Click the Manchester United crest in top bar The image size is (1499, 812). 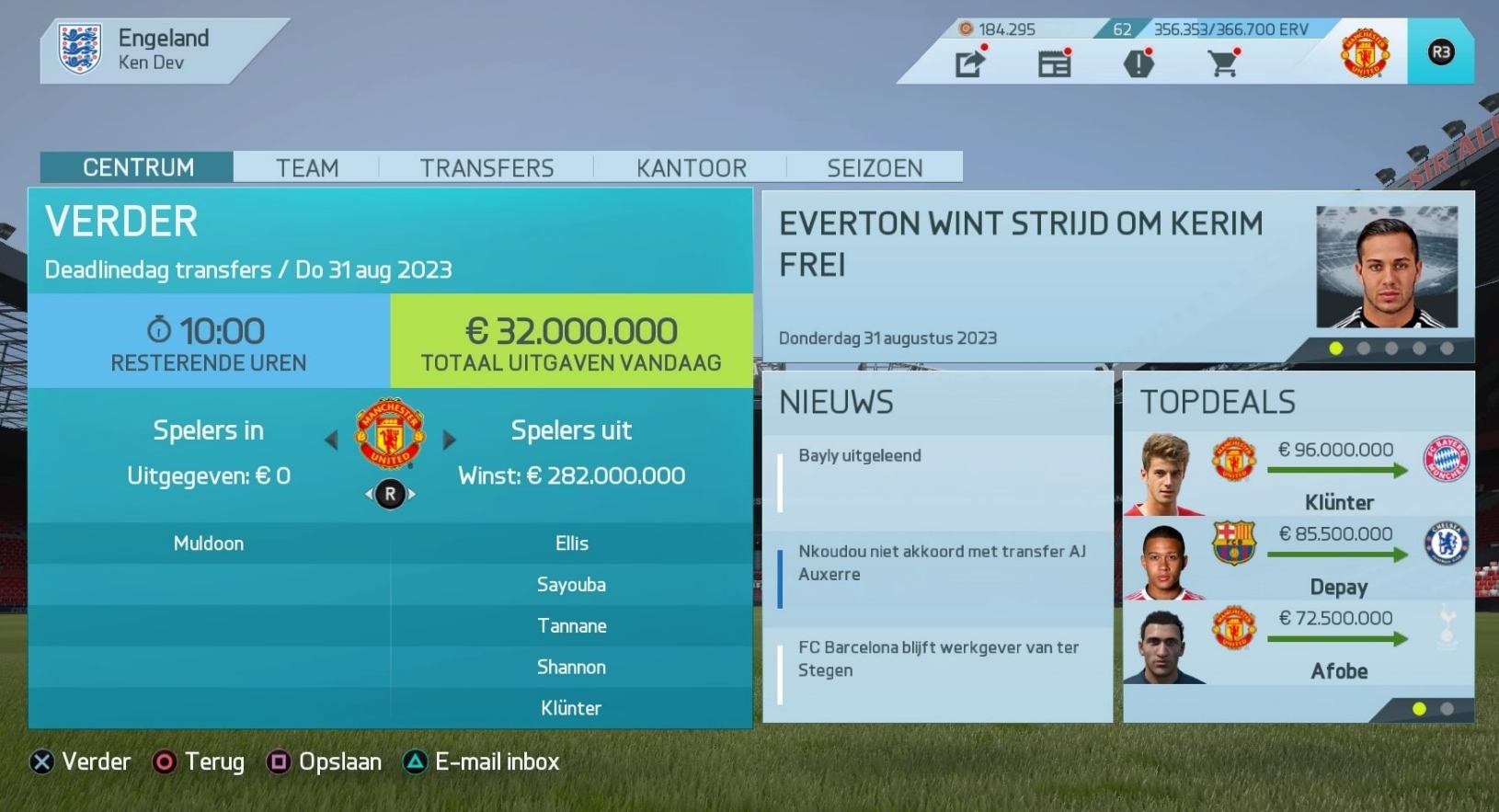(1365, 51)
